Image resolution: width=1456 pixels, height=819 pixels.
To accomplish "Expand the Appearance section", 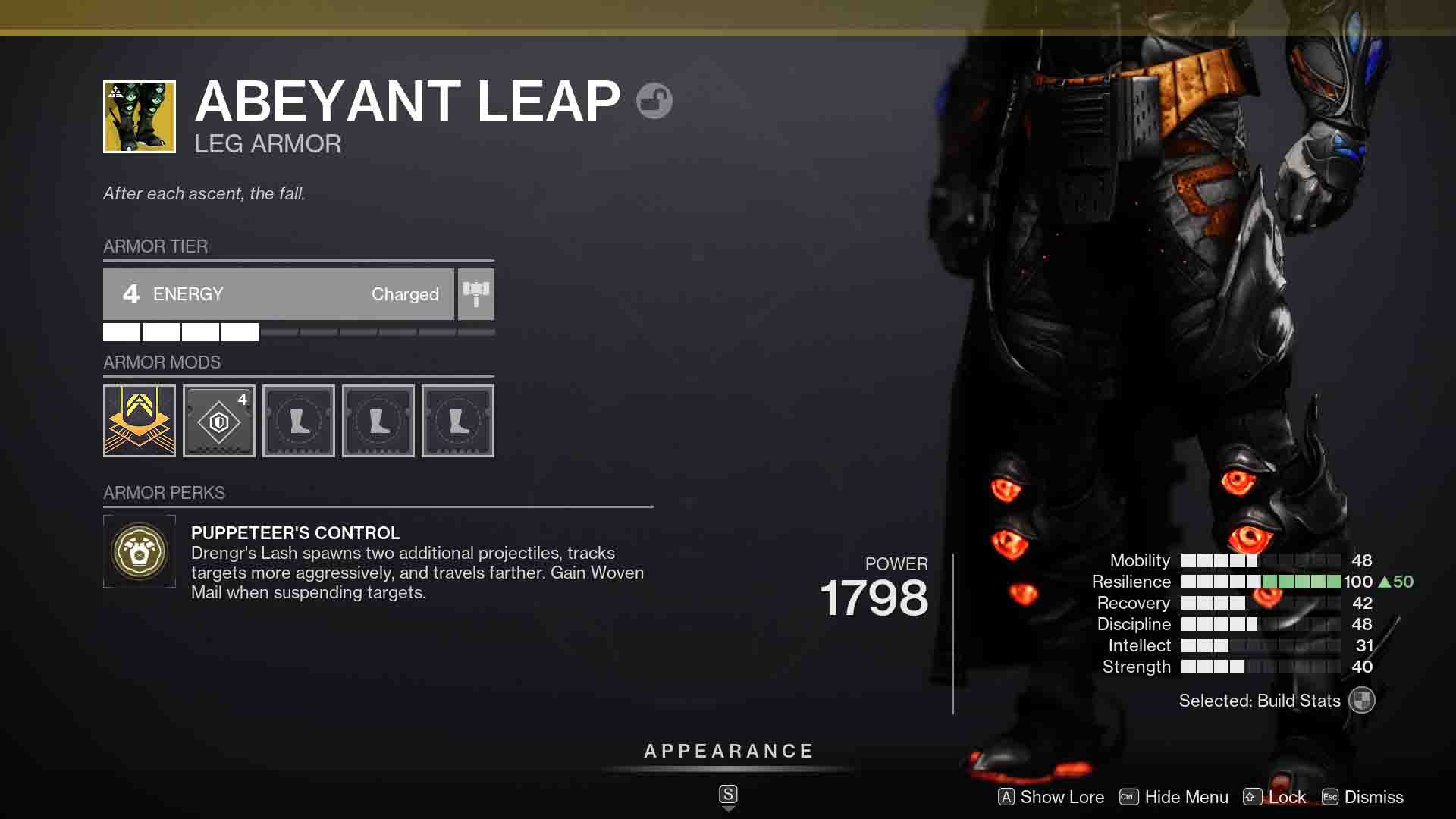I will point(728,752).
